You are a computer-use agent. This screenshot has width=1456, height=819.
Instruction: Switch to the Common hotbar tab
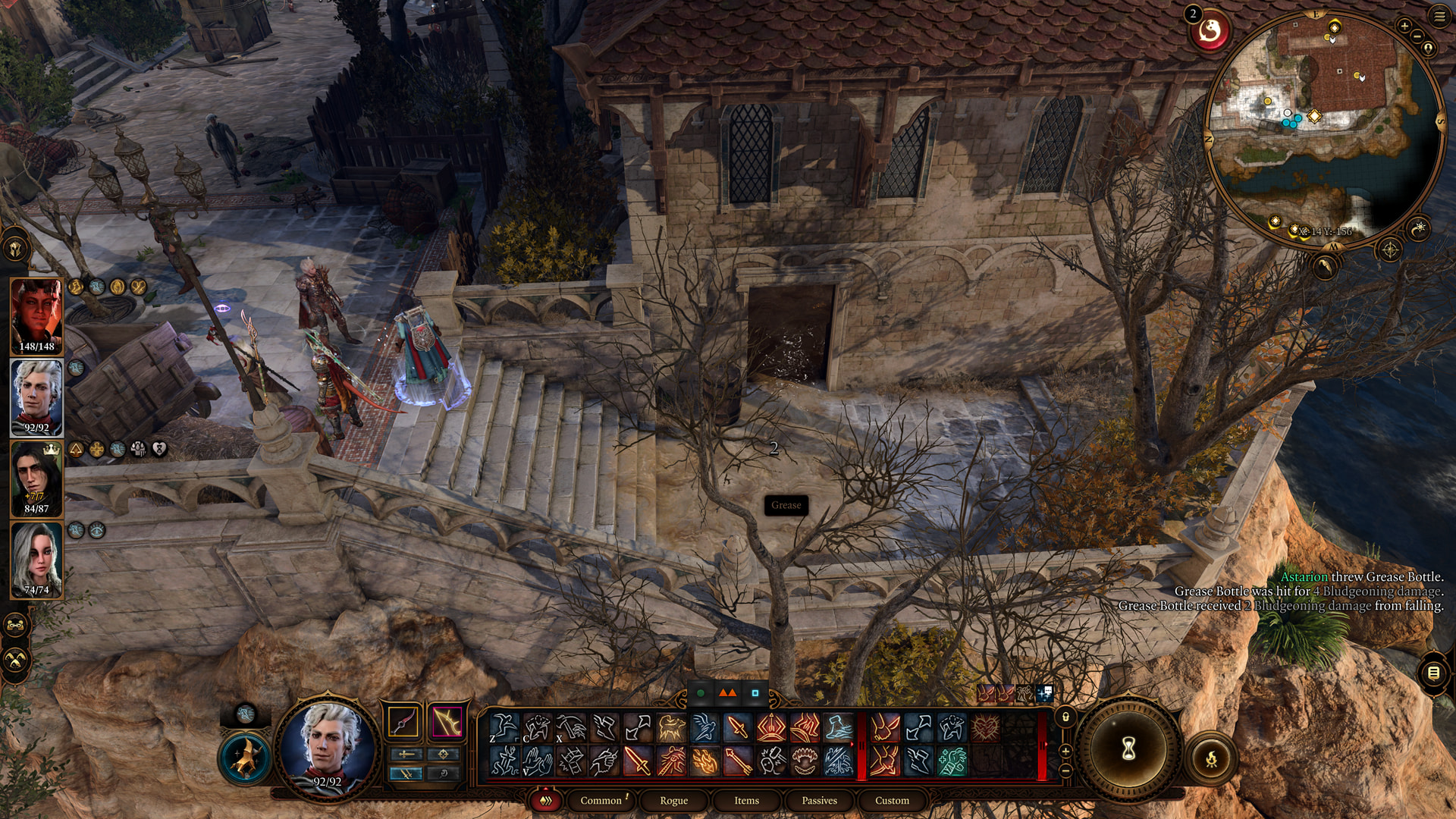[x=601, y=800]
